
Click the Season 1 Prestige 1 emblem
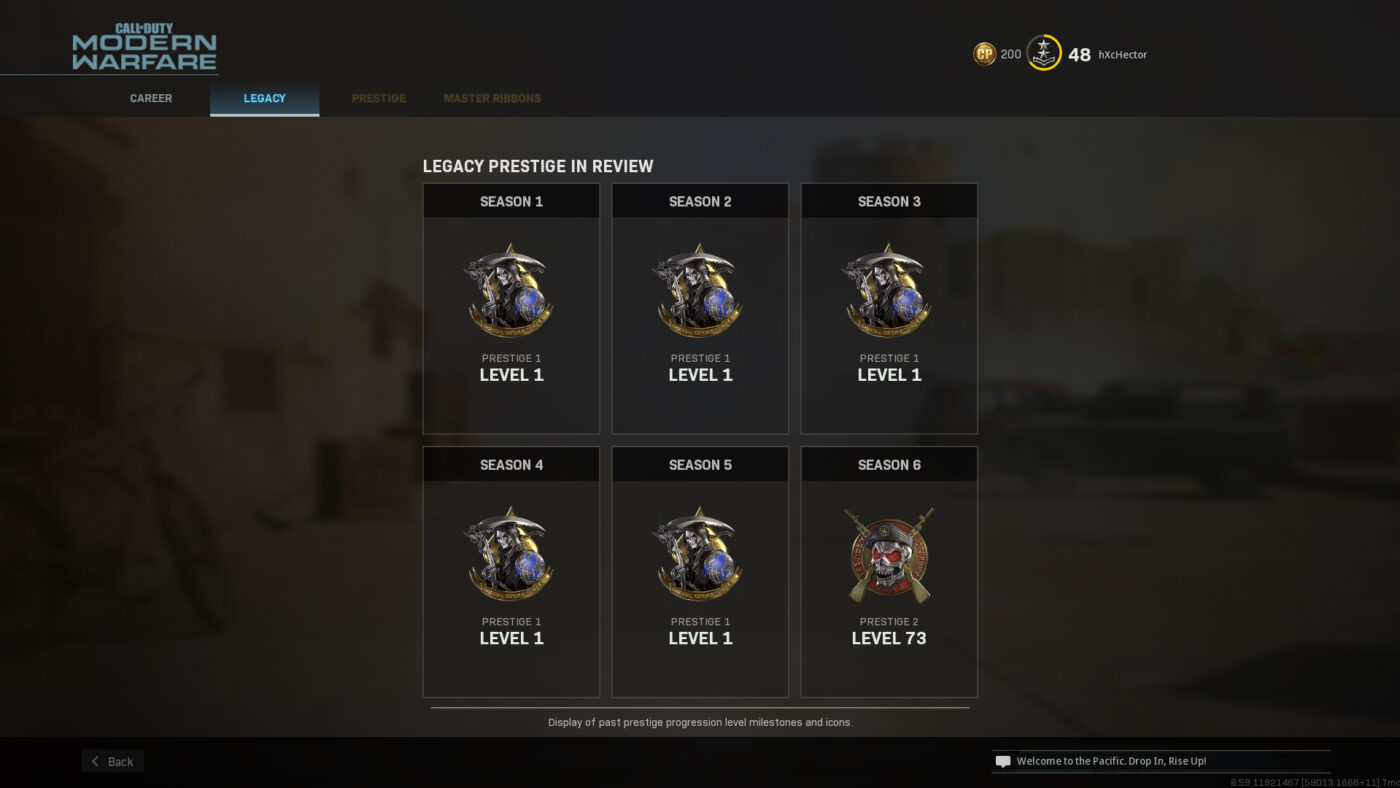point(511,291)
